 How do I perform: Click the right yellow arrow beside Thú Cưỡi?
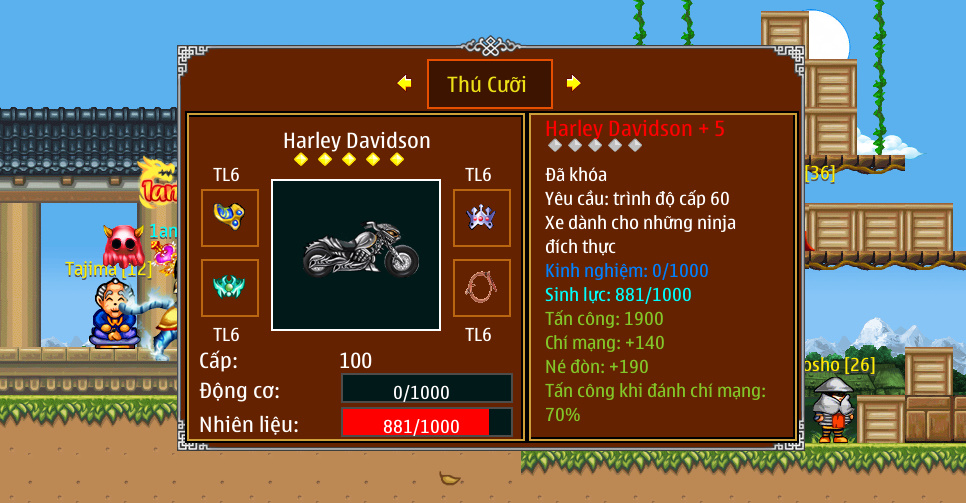coord(573,83)
